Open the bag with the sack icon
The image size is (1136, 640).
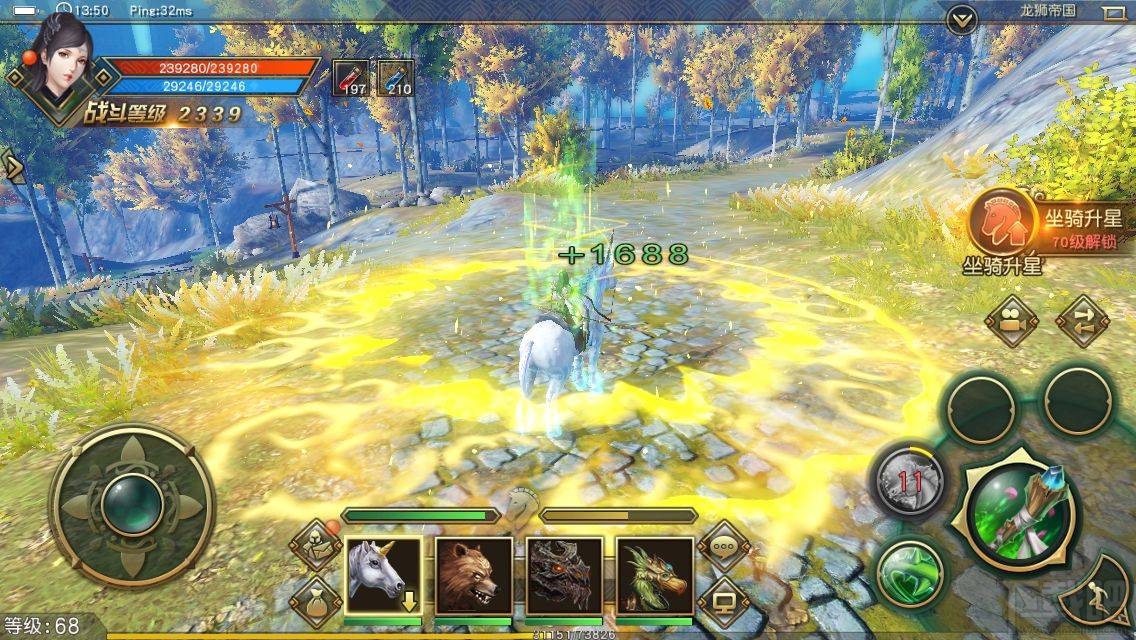(316, 602)
